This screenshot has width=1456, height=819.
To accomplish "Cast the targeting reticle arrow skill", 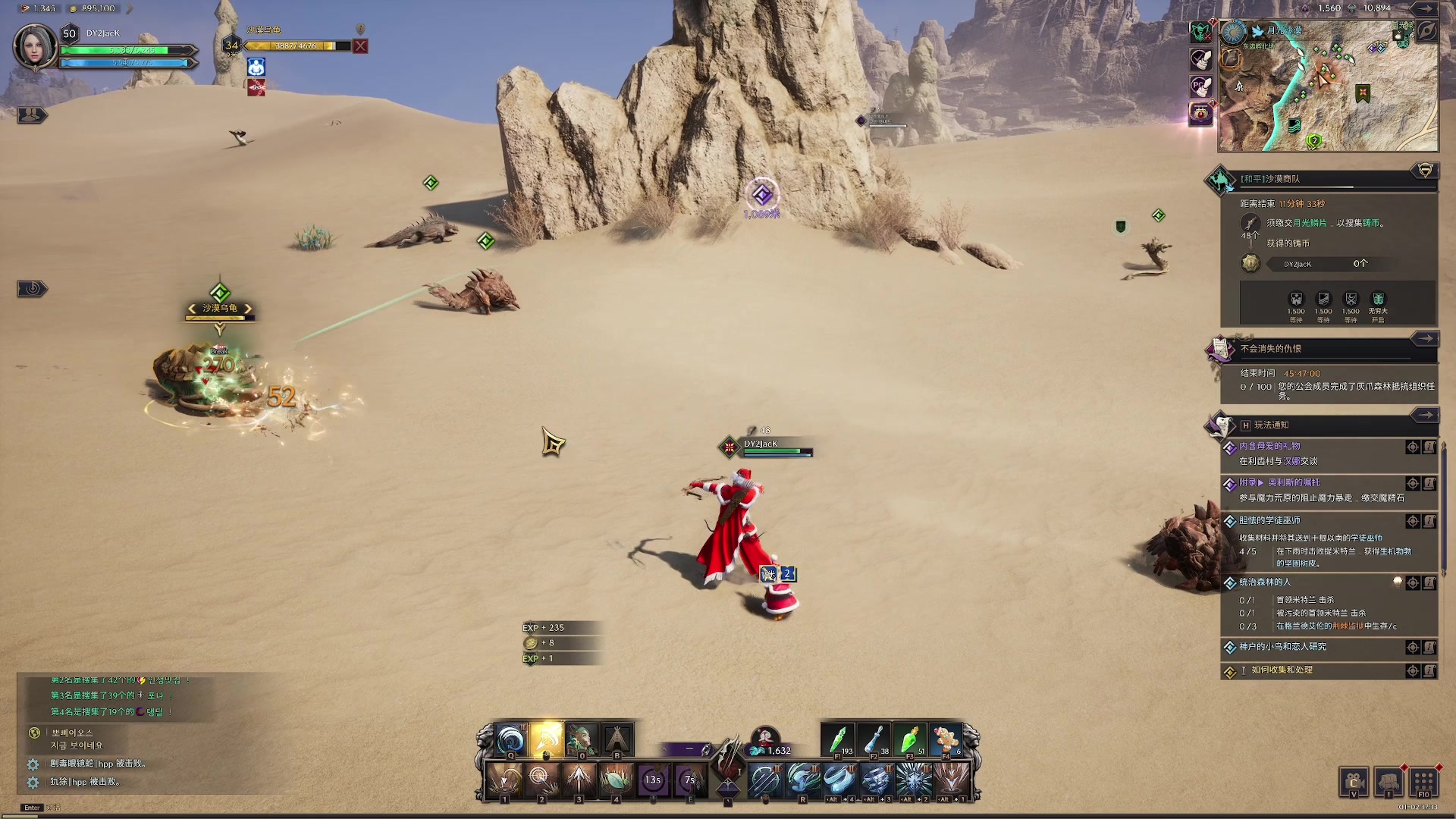I will (540, 779).
